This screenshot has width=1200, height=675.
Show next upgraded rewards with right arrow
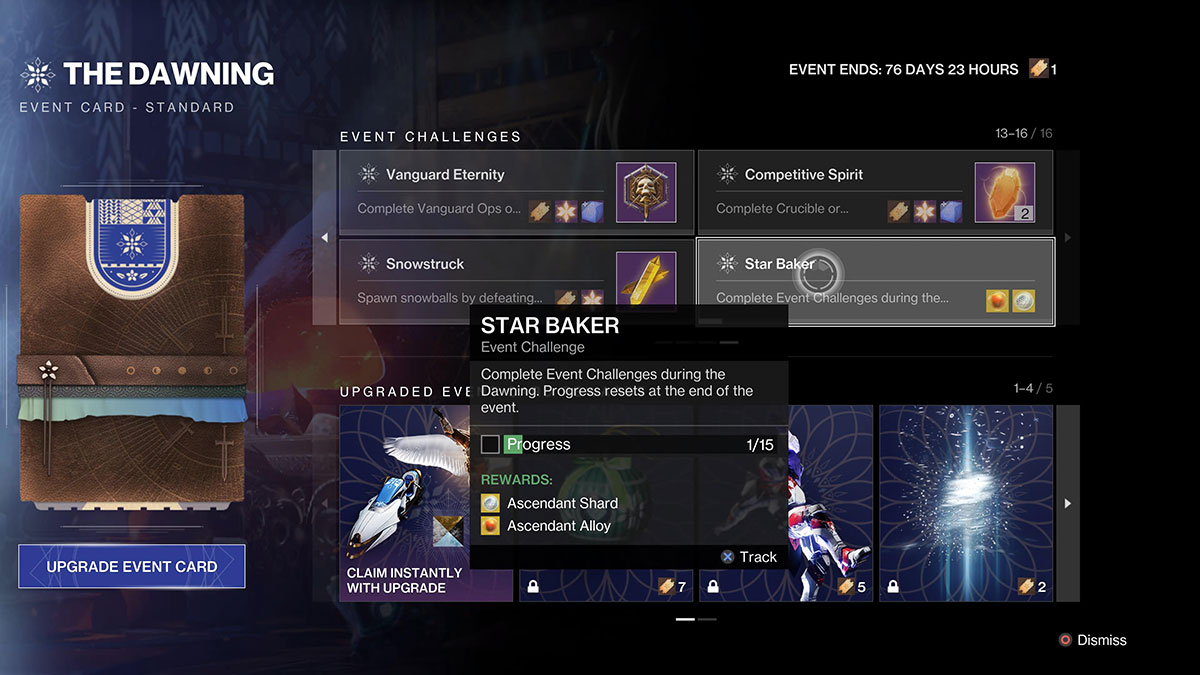point(1068,503)
